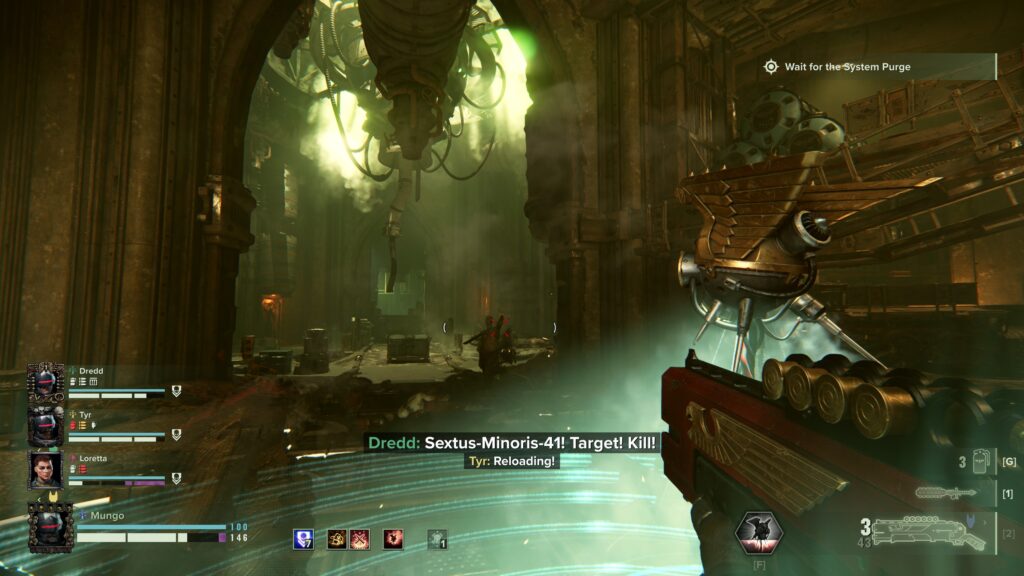1024x576 pixels.
Task: Click the blue buff icon with 7 stacks
Action: click(303, 539)
